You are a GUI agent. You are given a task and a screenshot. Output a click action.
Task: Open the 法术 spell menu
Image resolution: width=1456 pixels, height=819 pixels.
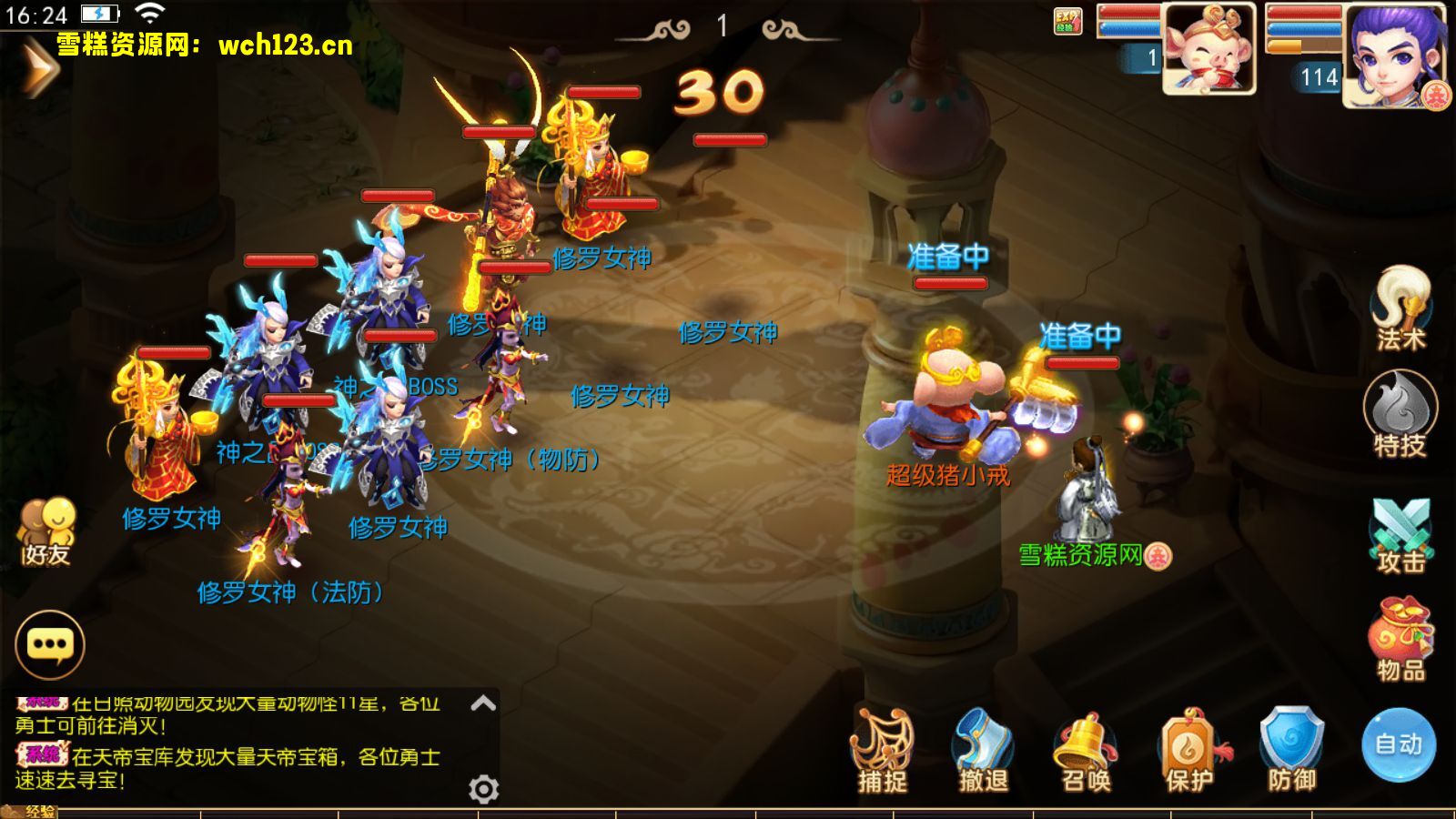pos(1400,308)
